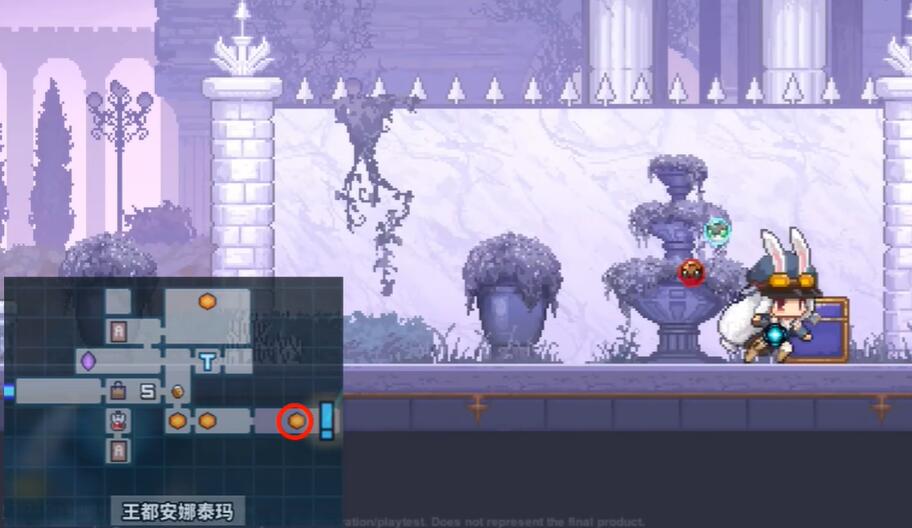Click the purple crystal map marker
The width and height of the screenshot is (912, 528).
coord(88,360)
